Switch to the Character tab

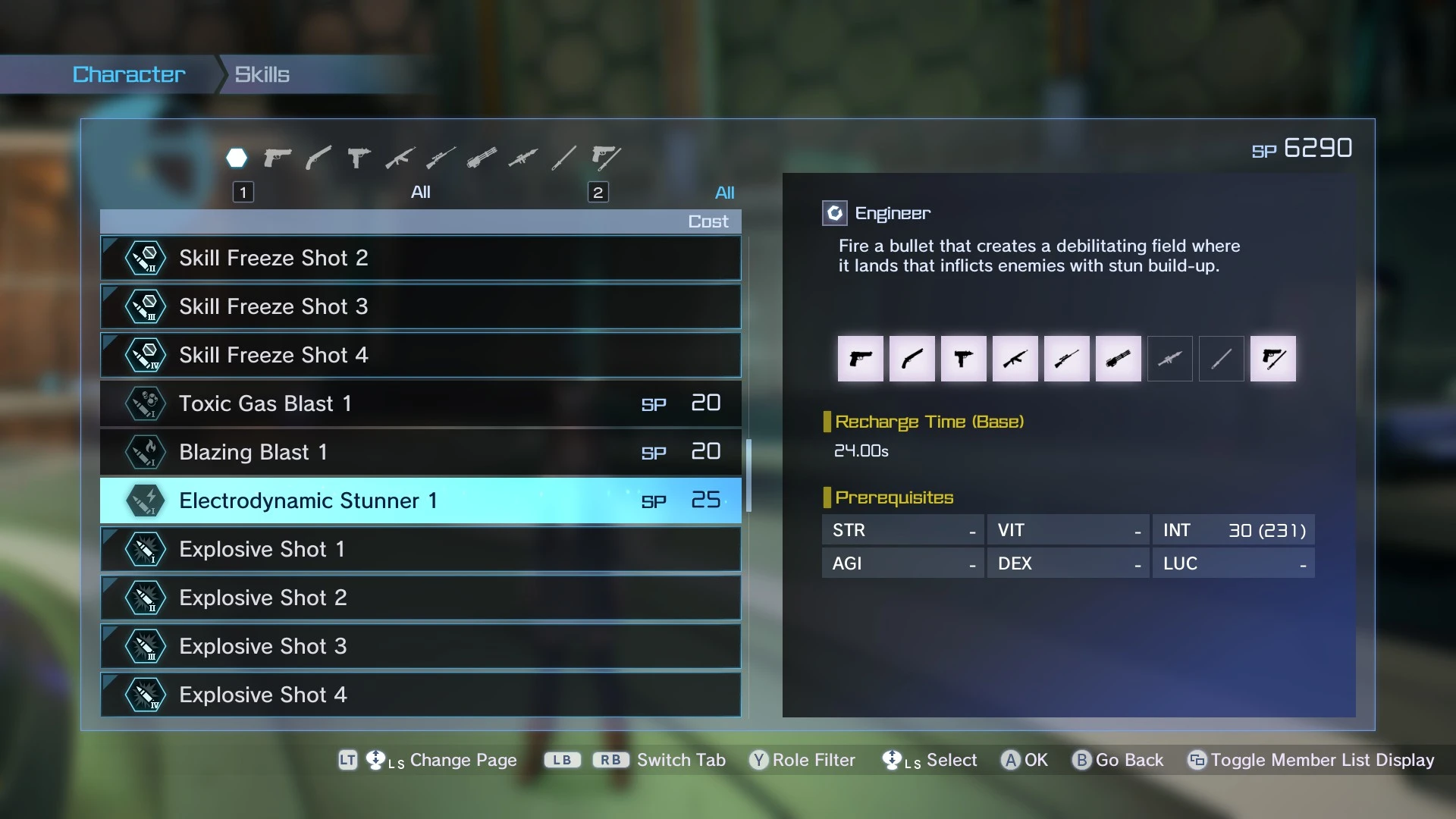tap(129, 74)
